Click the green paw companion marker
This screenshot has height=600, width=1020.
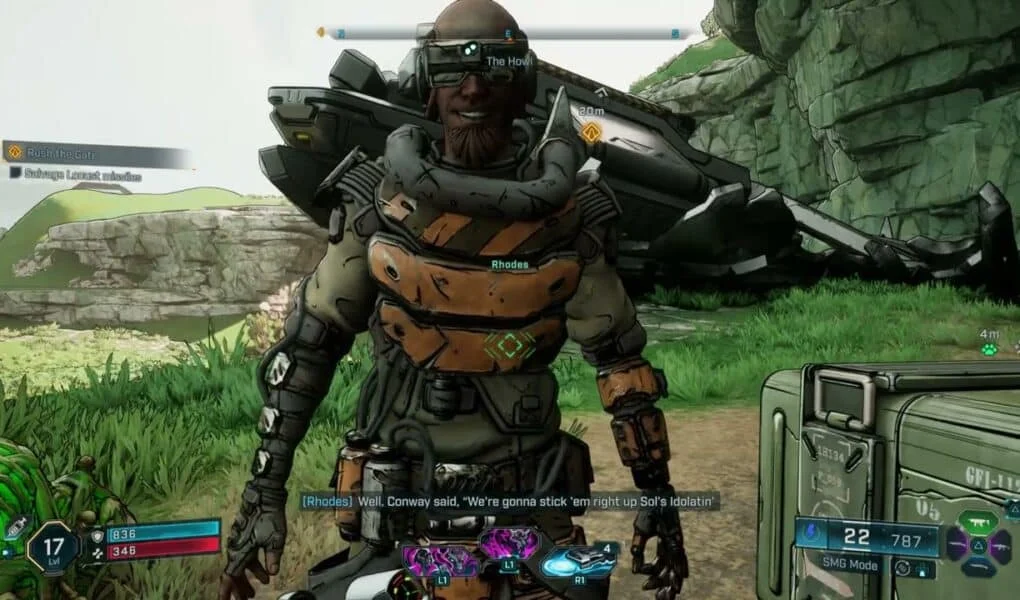[988, 350]
